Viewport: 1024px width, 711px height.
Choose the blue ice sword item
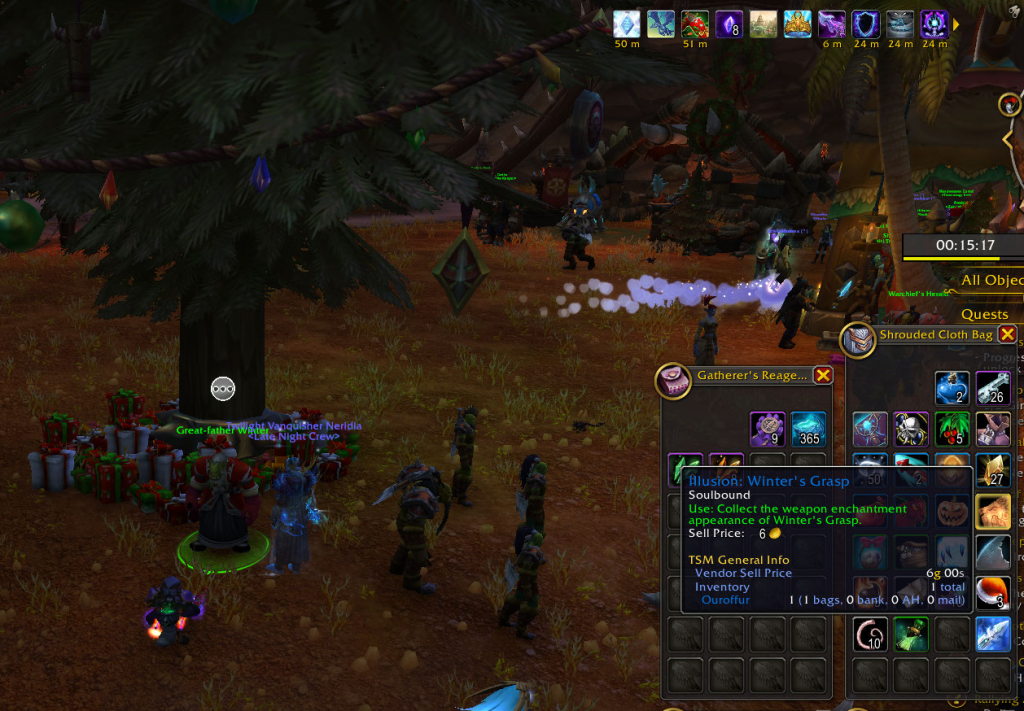pos(993,634)
